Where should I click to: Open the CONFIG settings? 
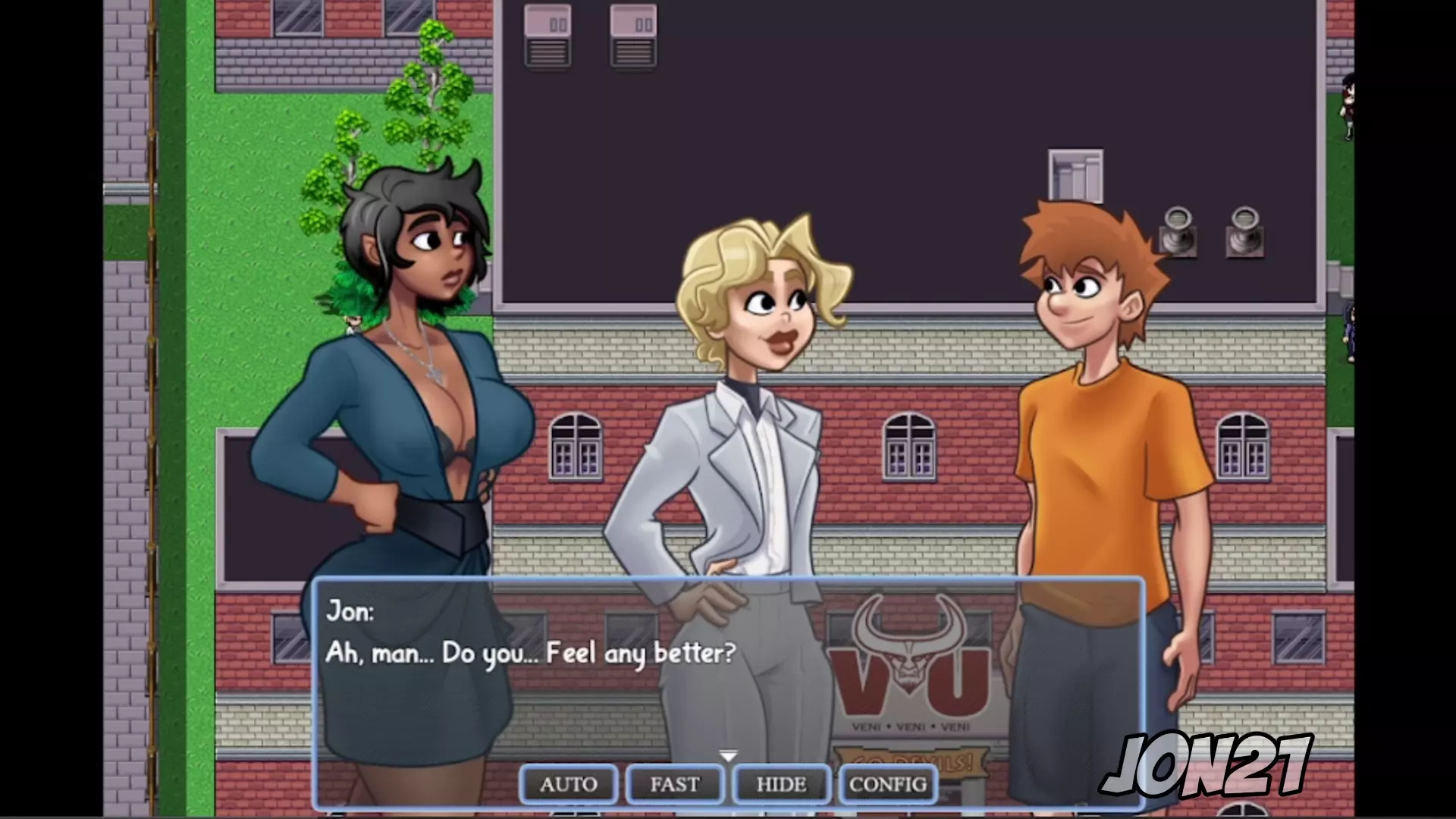click(x=888, y=784)
